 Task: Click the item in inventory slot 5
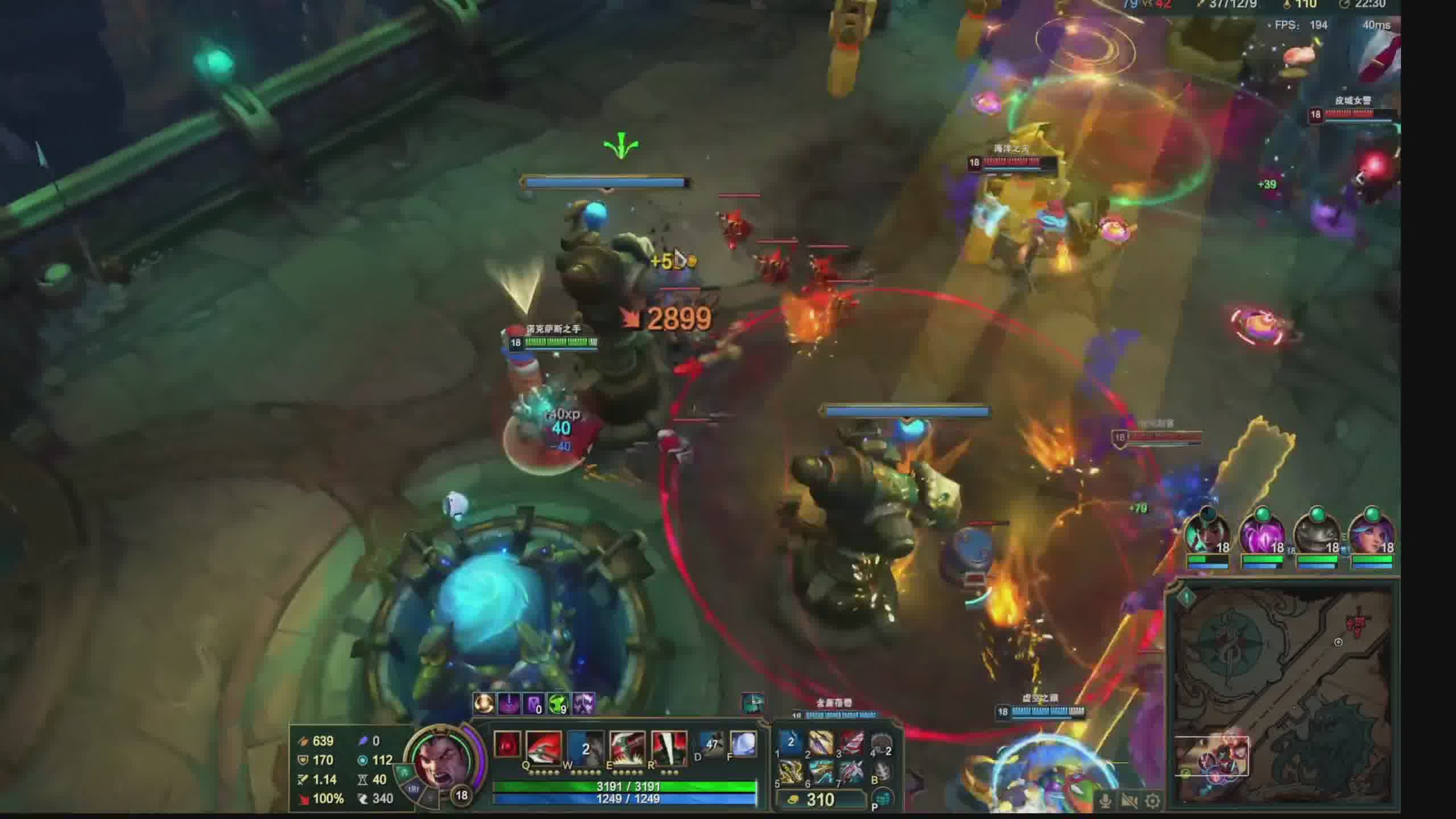click(x=790, y=772)
